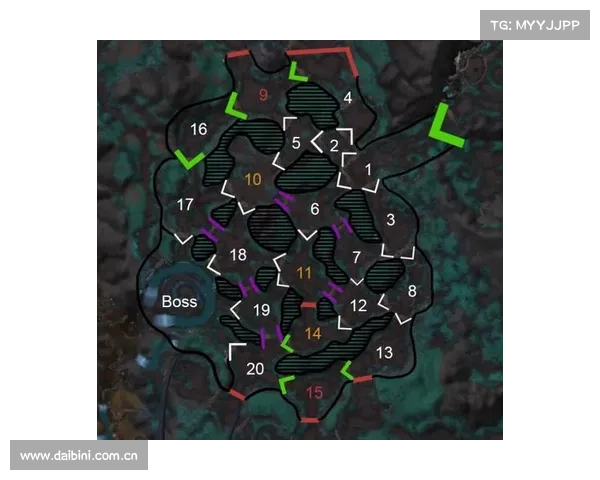This screenshot has height=480, width=600.
Task: Choose area 13 on the map
Action: [384, 353]
